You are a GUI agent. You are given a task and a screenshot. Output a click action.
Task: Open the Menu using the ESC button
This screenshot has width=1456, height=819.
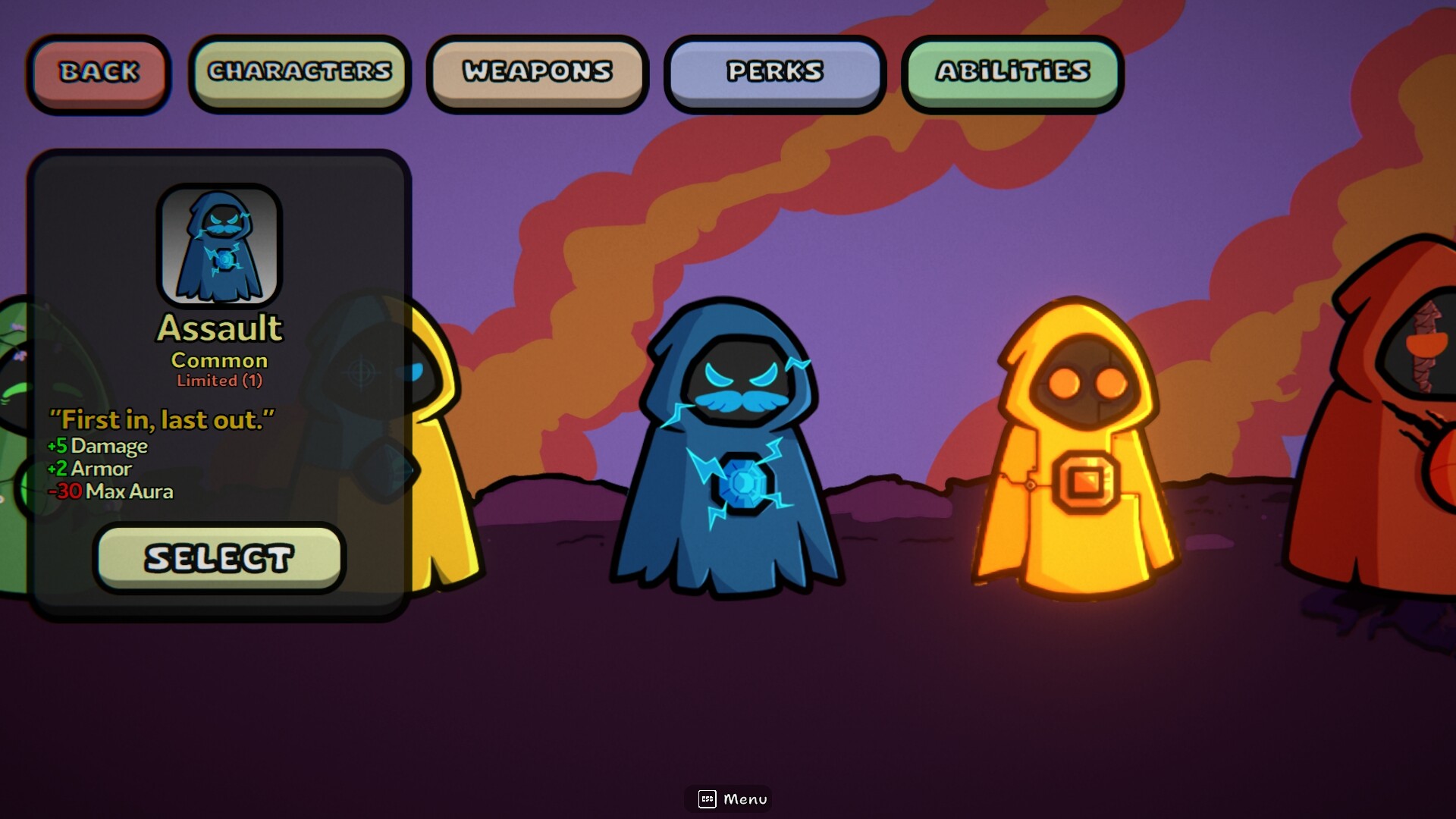coord(727,799)
